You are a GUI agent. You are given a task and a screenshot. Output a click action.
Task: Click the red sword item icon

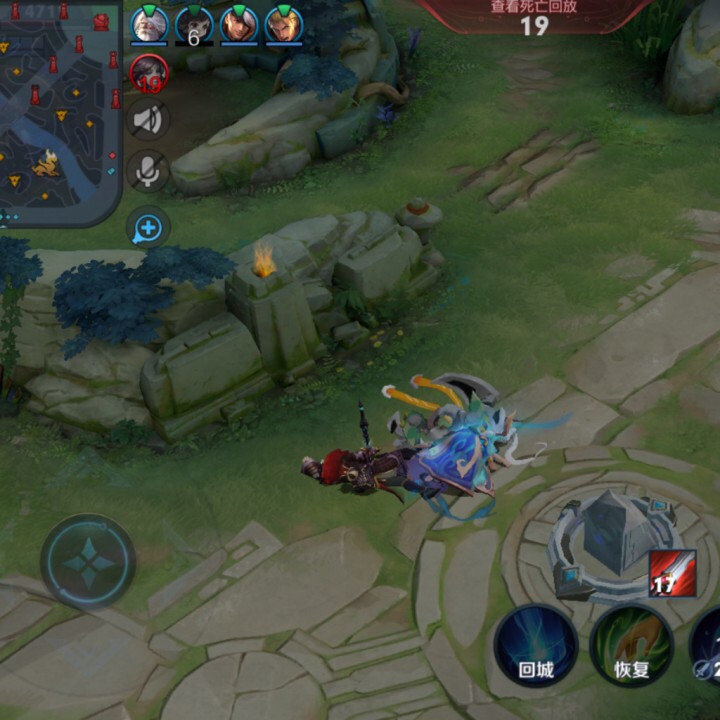point(672,573)
